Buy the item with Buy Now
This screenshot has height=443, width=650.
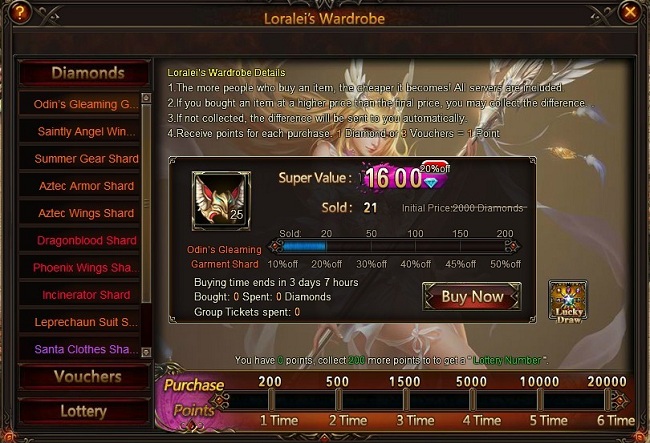(471, 297)
